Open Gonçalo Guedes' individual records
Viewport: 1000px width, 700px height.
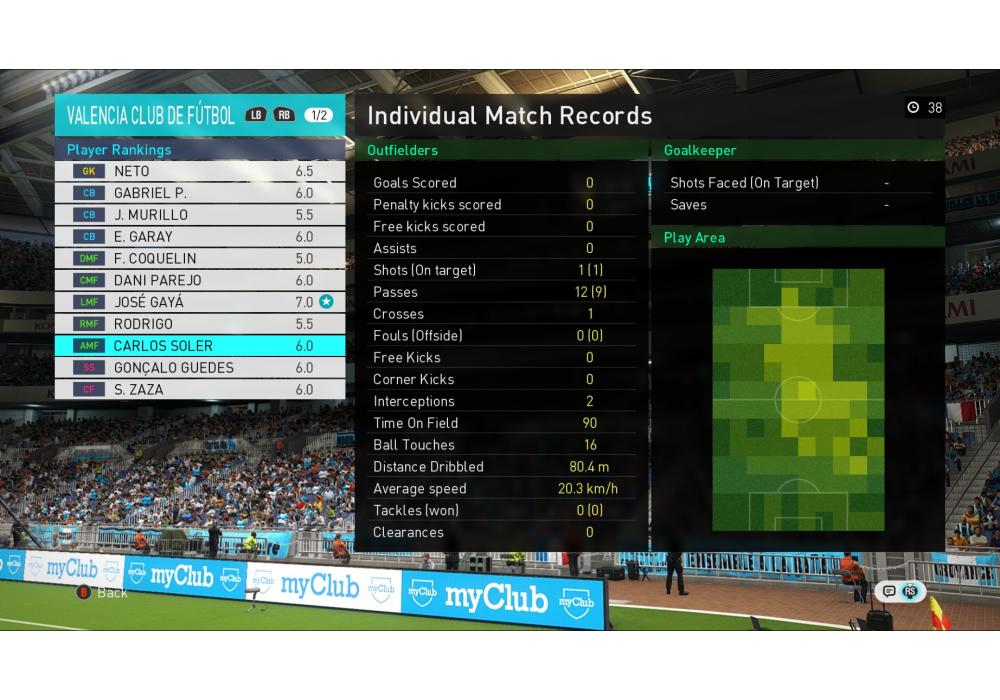[200, 368]
